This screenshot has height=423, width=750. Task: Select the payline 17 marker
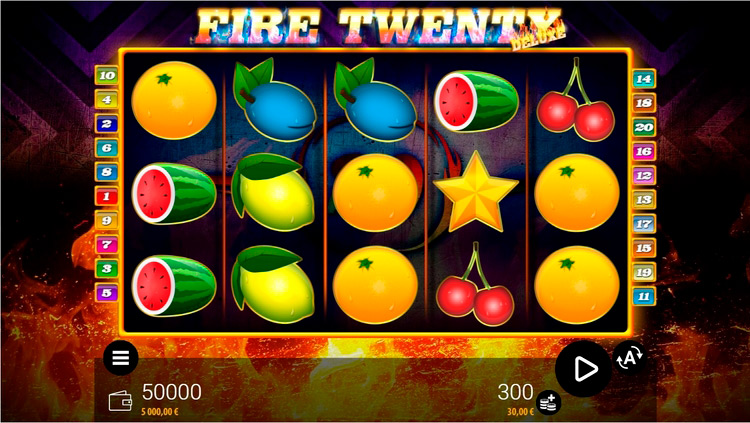[643, 224]
